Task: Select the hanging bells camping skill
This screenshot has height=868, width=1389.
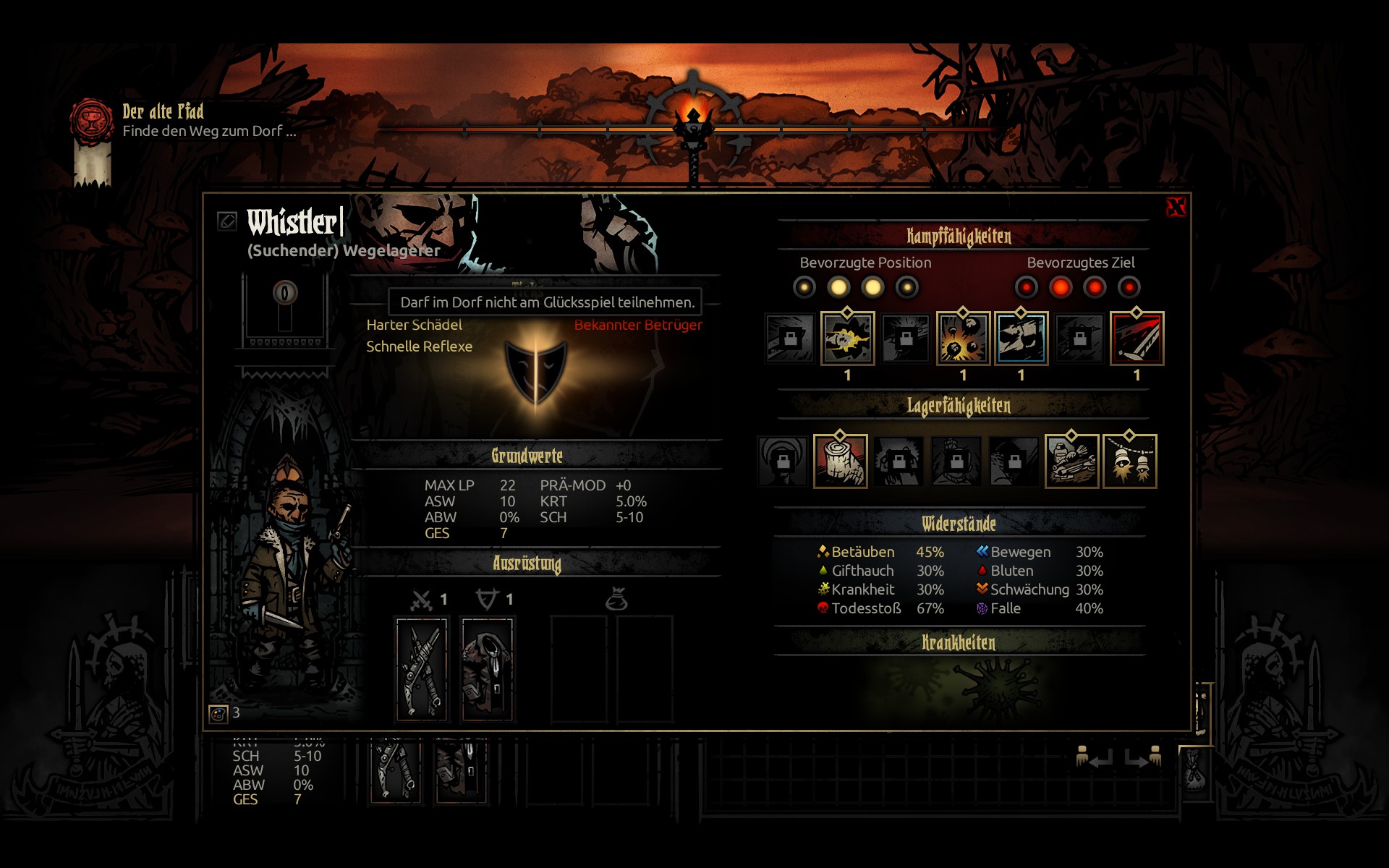Action: point(1129,461)
